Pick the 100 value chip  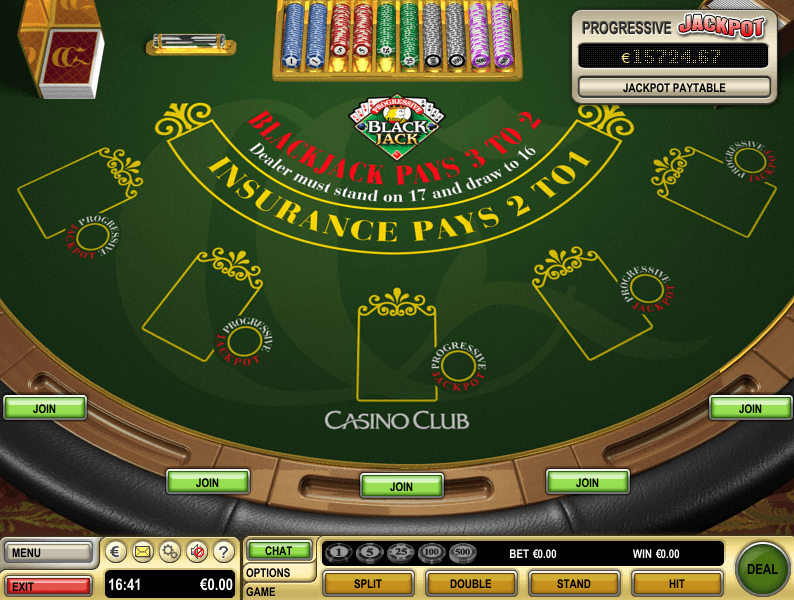pyautogui.click(x=432, y=553)
